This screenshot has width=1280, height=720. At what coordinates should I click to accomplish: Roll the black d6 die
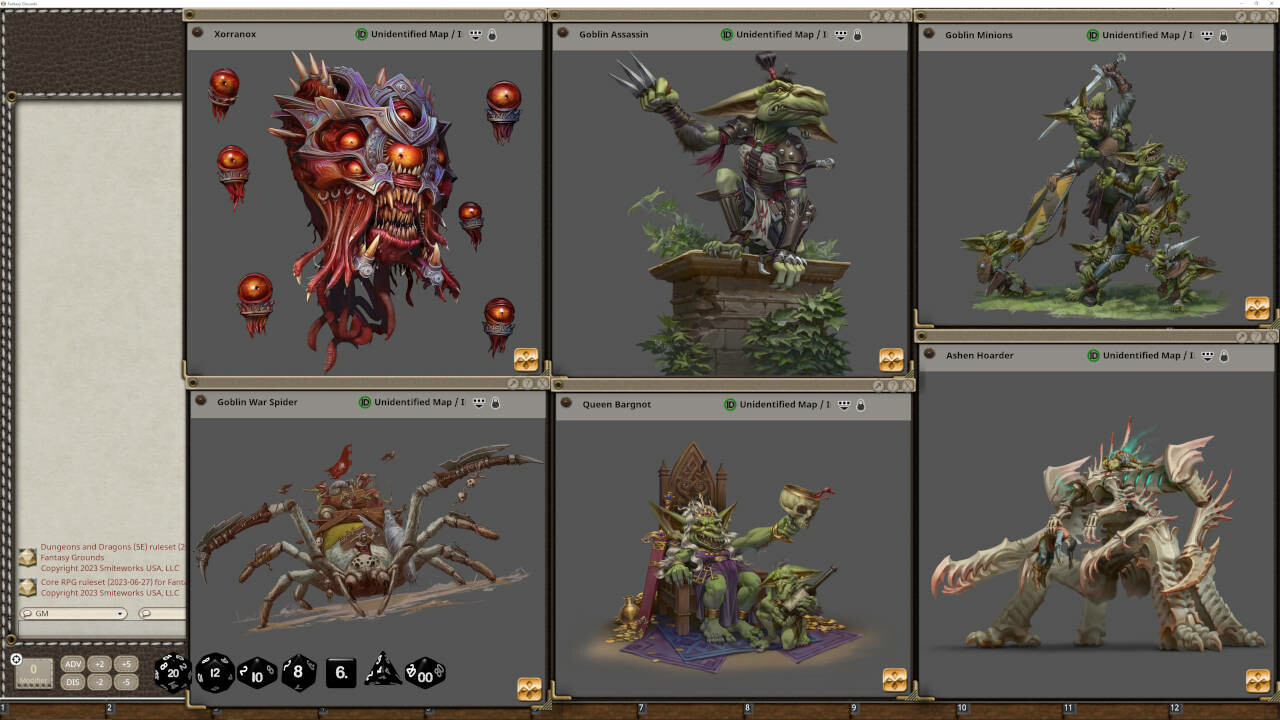(340, 673)
